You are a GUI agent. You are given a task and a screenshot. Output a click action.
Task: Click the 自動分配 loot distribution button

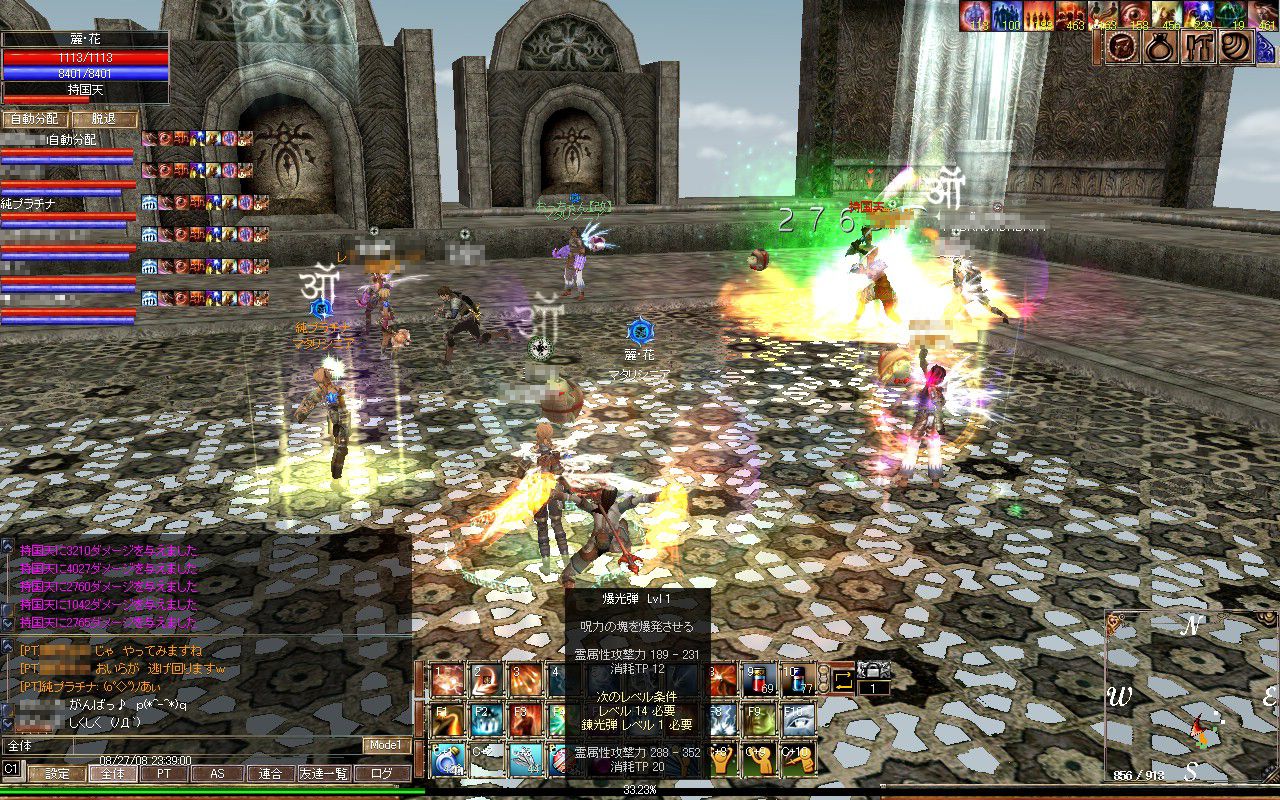click(x=34, y=119)
